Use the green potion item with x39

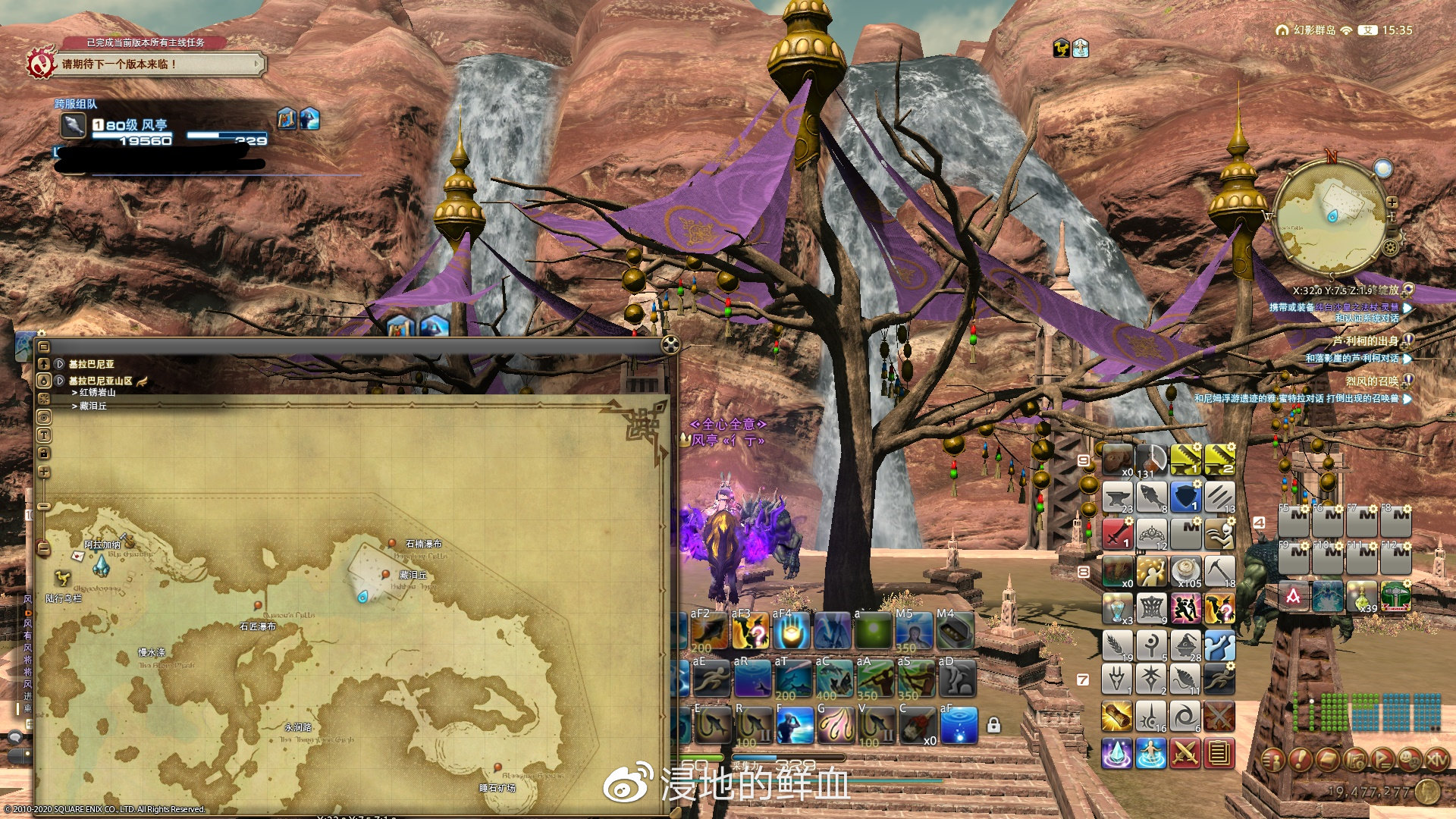point(1362,597)
